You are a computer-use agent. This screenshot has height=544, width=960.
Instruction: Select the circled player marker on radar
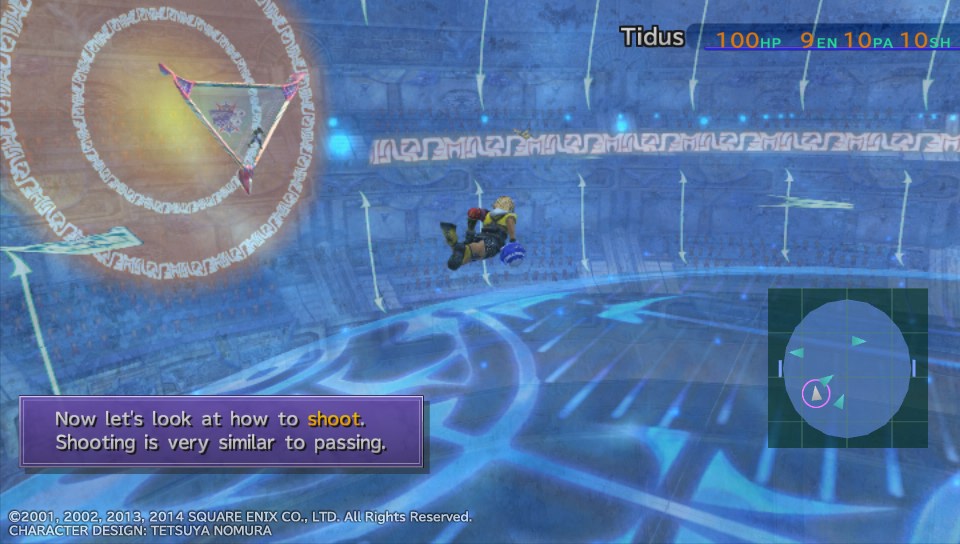pyautogui.click(x=817, y=393)
